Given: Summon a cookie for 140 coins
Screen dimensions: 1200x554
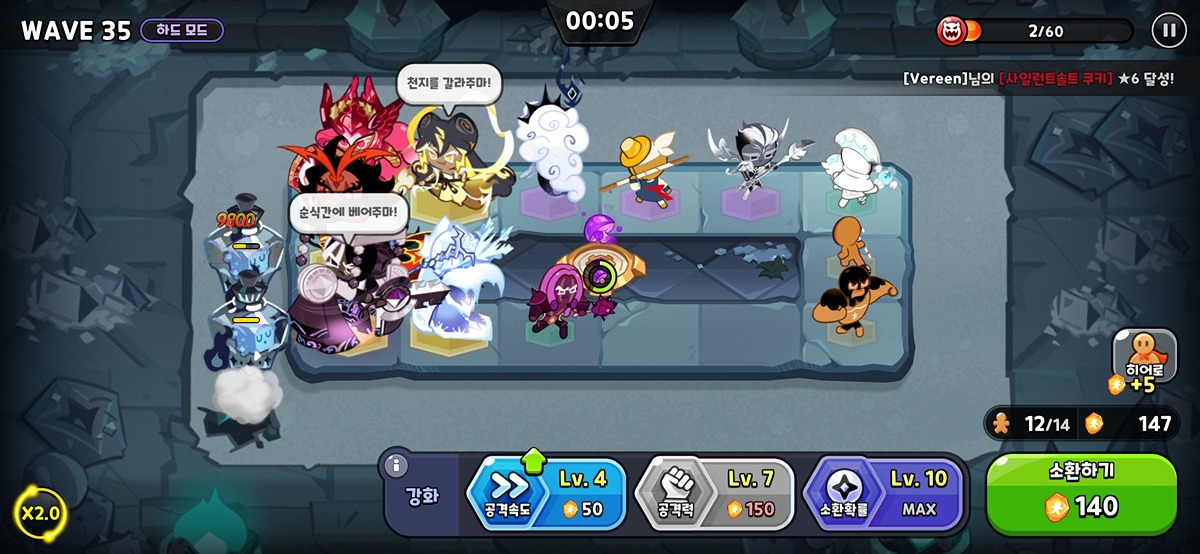Looking at the screenshot, I should point(1081,494).
